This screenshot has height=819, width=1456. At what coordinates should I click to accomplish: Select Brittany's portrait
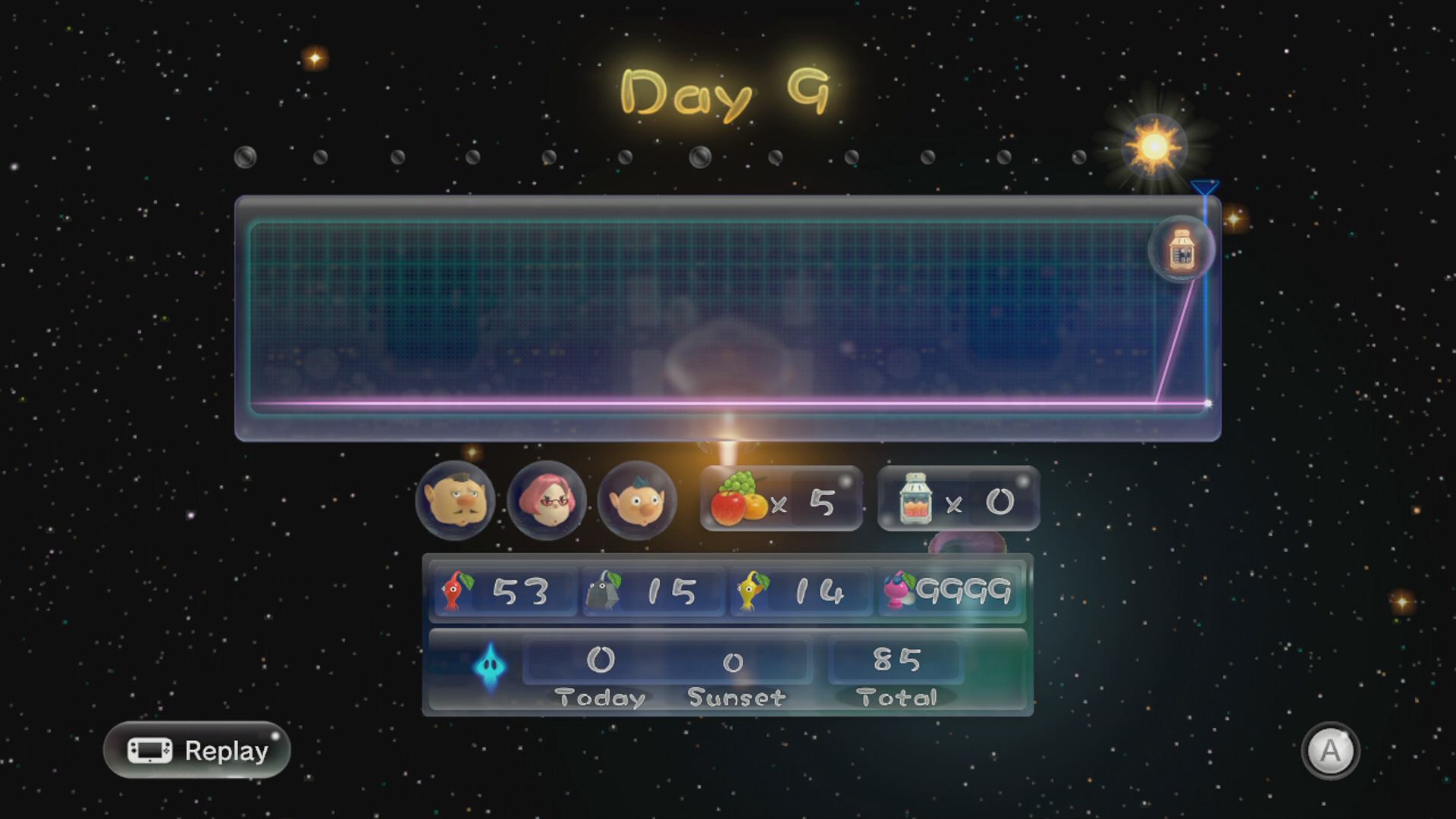pos(547,500)
